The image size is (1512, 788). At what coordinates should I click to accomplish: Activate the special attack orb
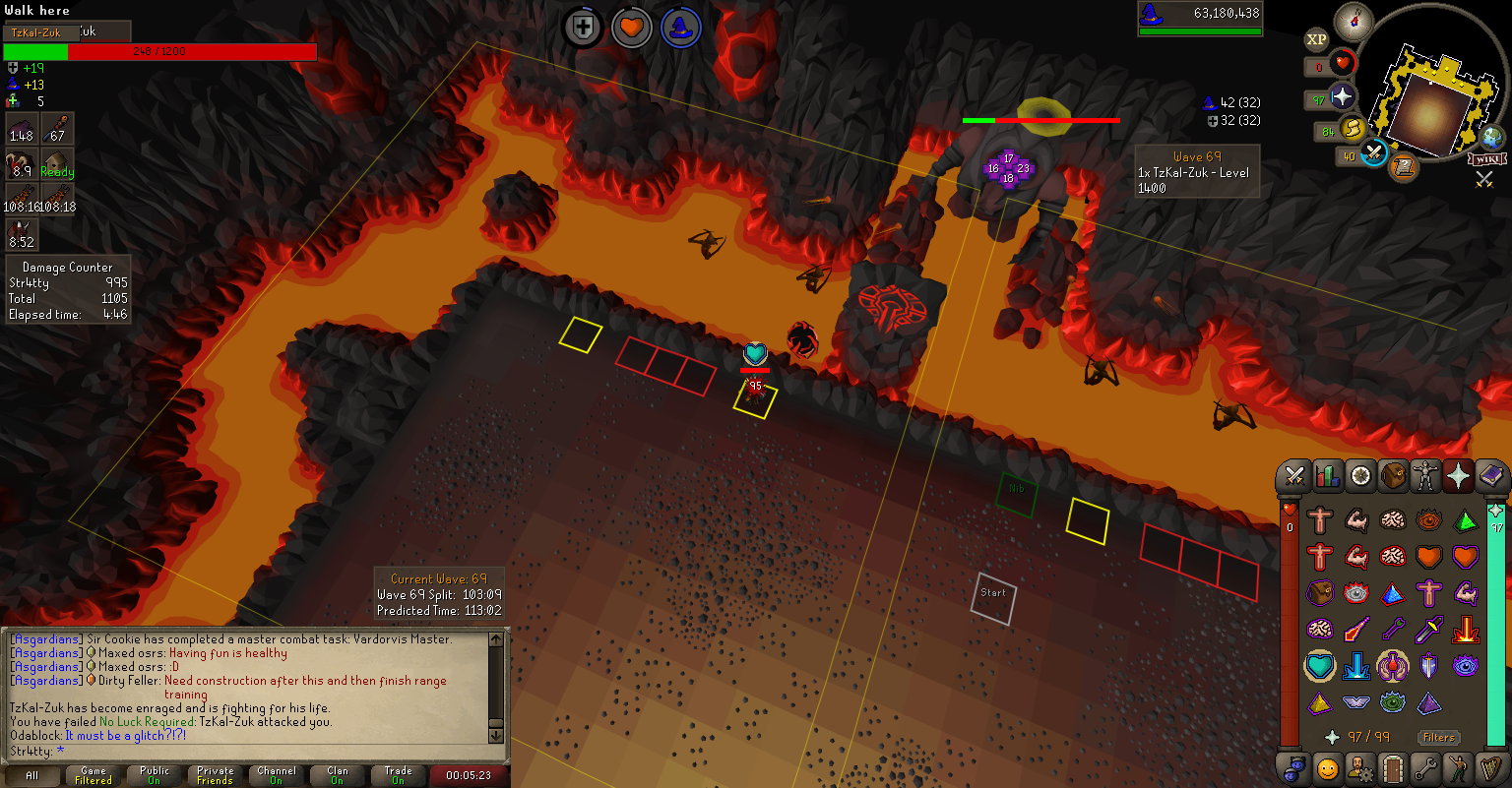coord(1373,152)
